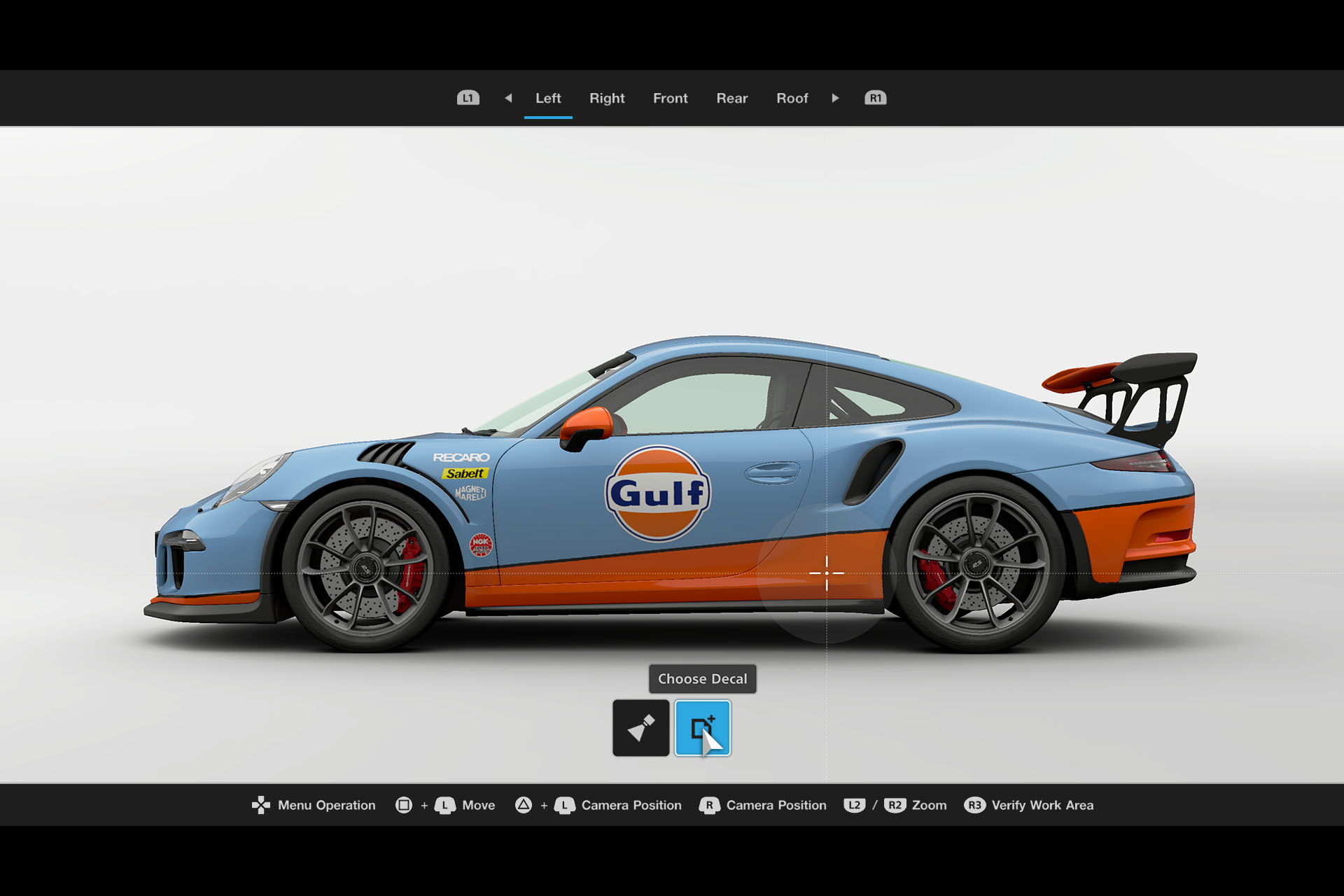Click the left arrow beside the view tabs
The image size is (1344, 896).
click(508, 99)
